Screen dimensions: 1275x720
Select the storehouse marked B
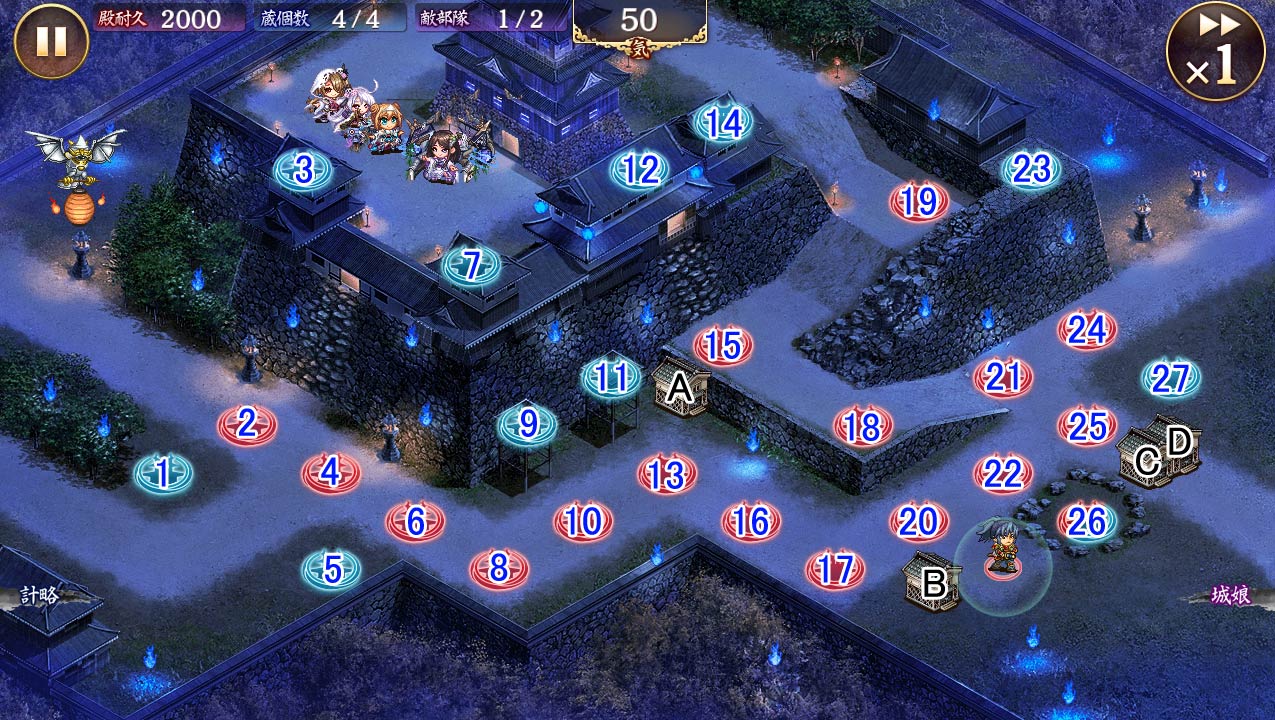932,582
